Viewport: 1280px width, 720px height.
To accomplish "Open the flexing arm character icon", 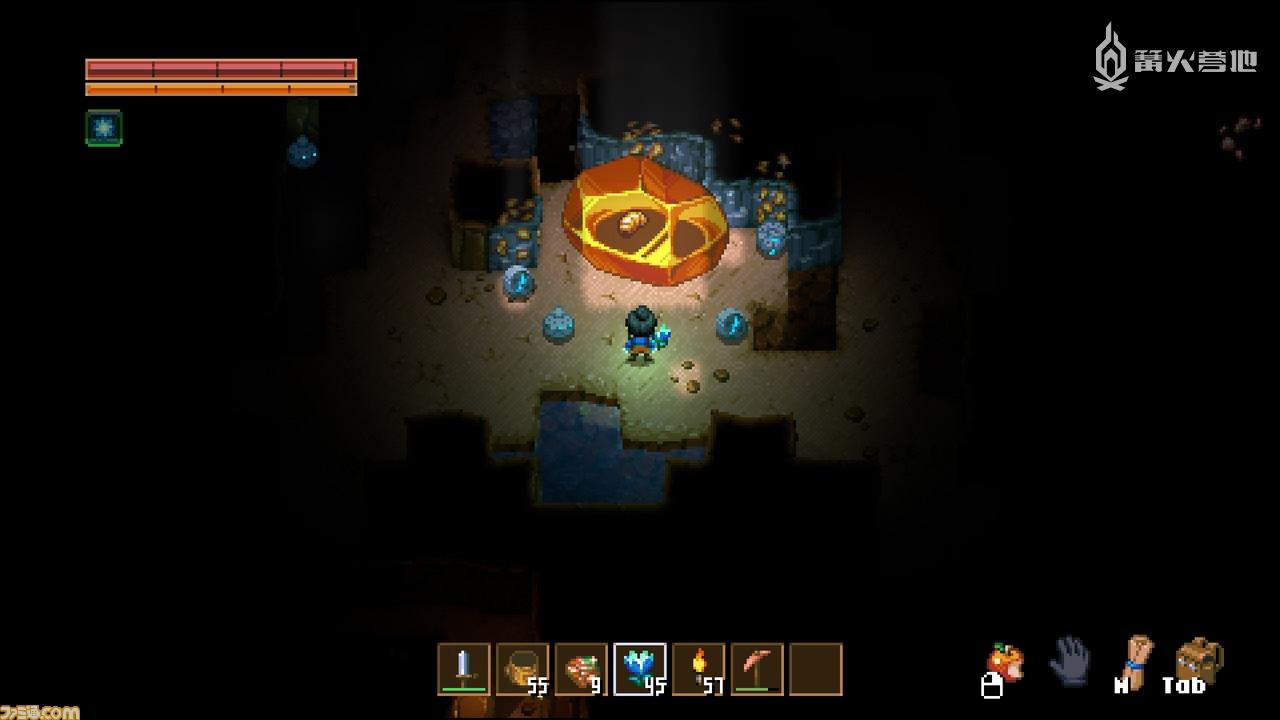I will tap(1136, 659).
